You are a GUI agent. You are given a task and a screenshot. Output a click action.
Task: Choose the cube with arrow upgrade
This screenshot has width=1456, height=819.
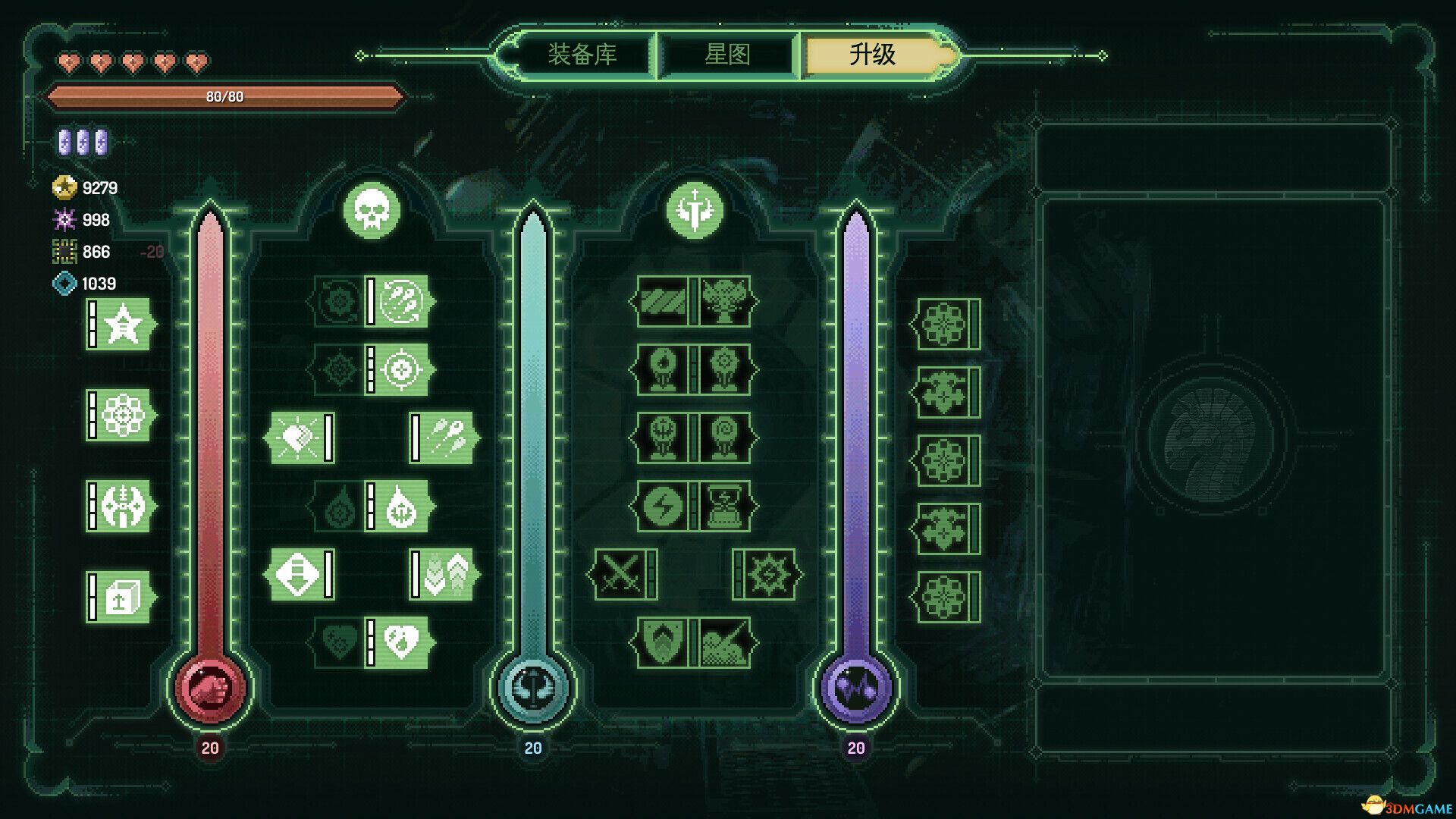(121, 598)
